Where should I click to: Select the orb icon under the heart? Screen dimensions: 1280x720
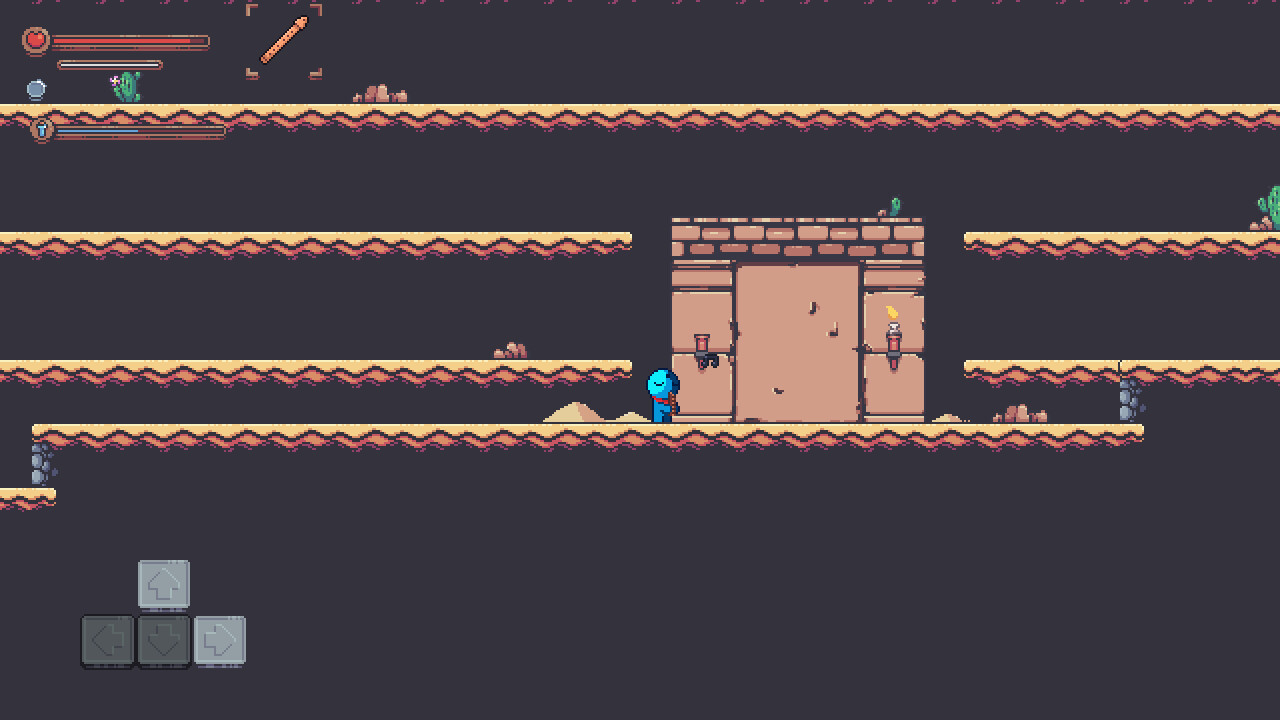[x=36, y=90]
